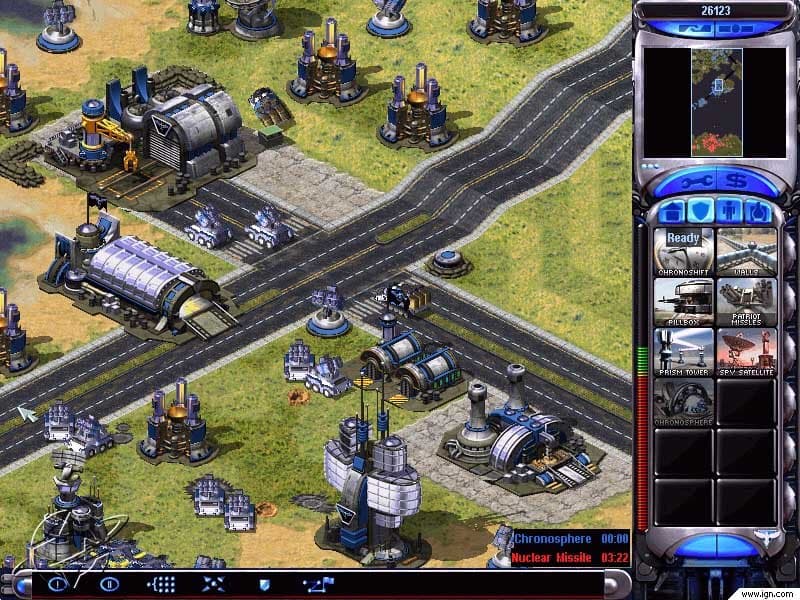The height and width of the screenshot is (600, 800).
Task: Switch to the infantry tab
Action: point(731,211)
